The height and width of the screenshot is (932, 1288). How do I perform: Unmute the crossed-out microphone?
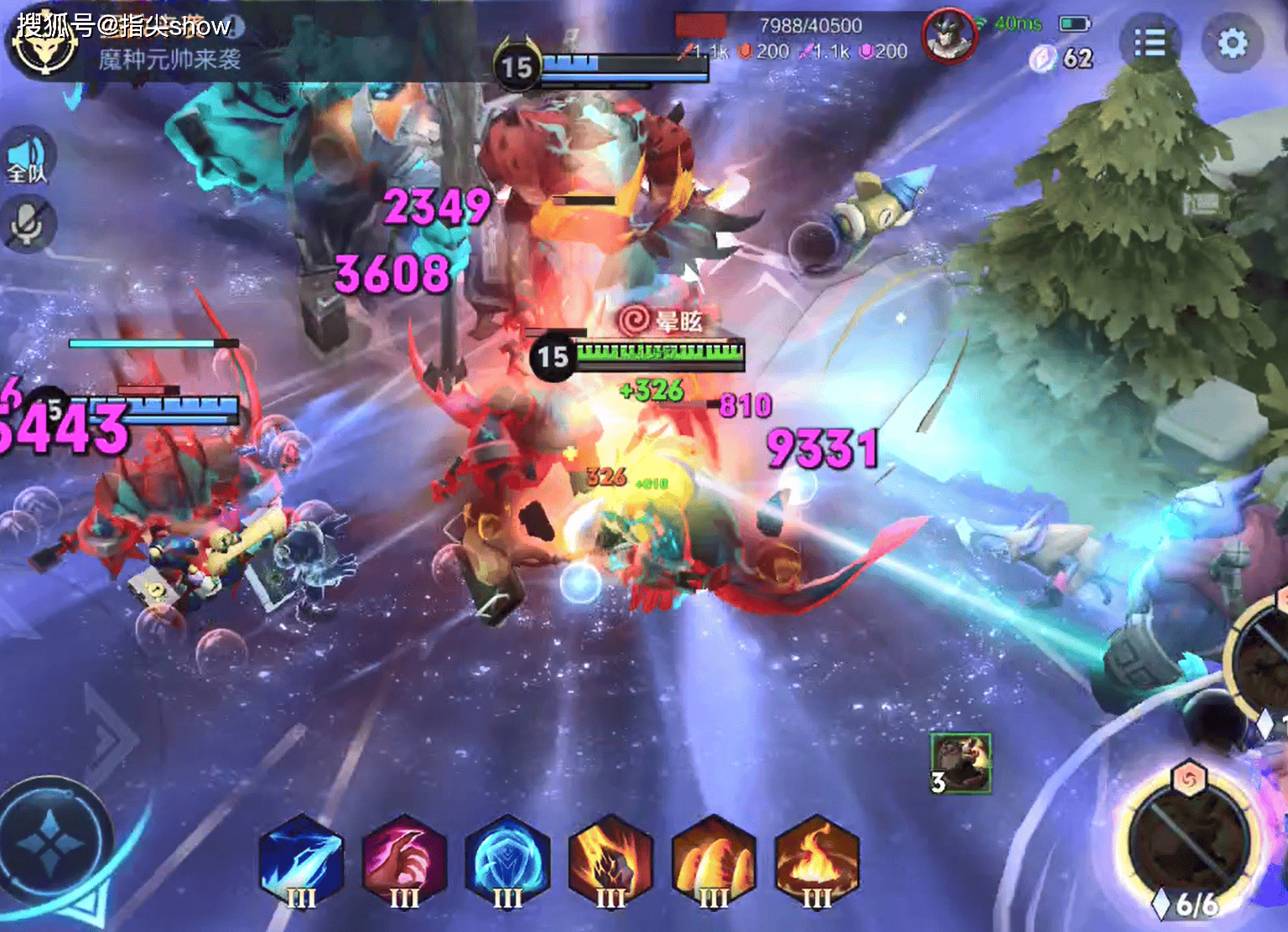(29, 224)
